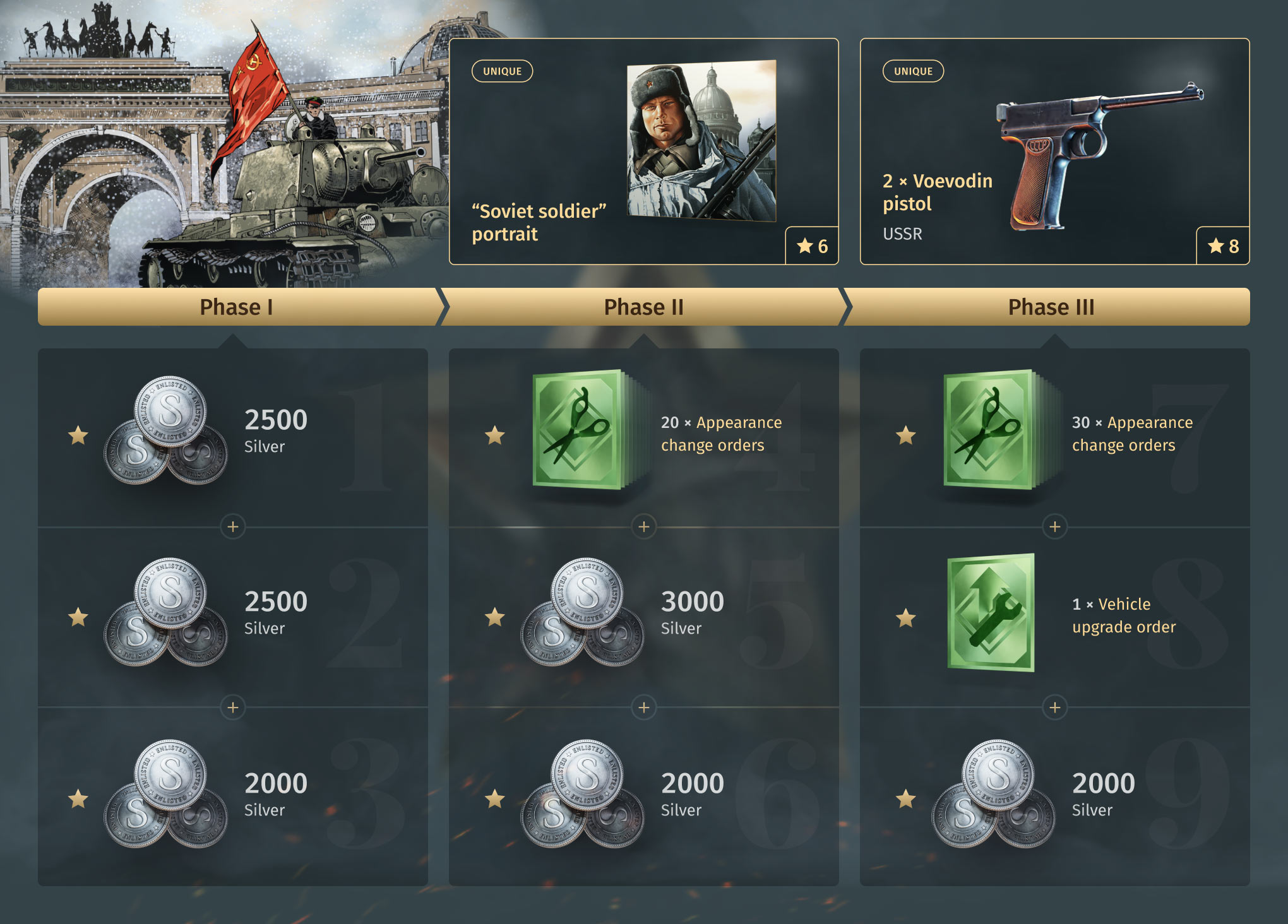The image size is (1288, 924).
Task: Select the 2000 Silver reward under Phase II
Action: click(643, 797)
